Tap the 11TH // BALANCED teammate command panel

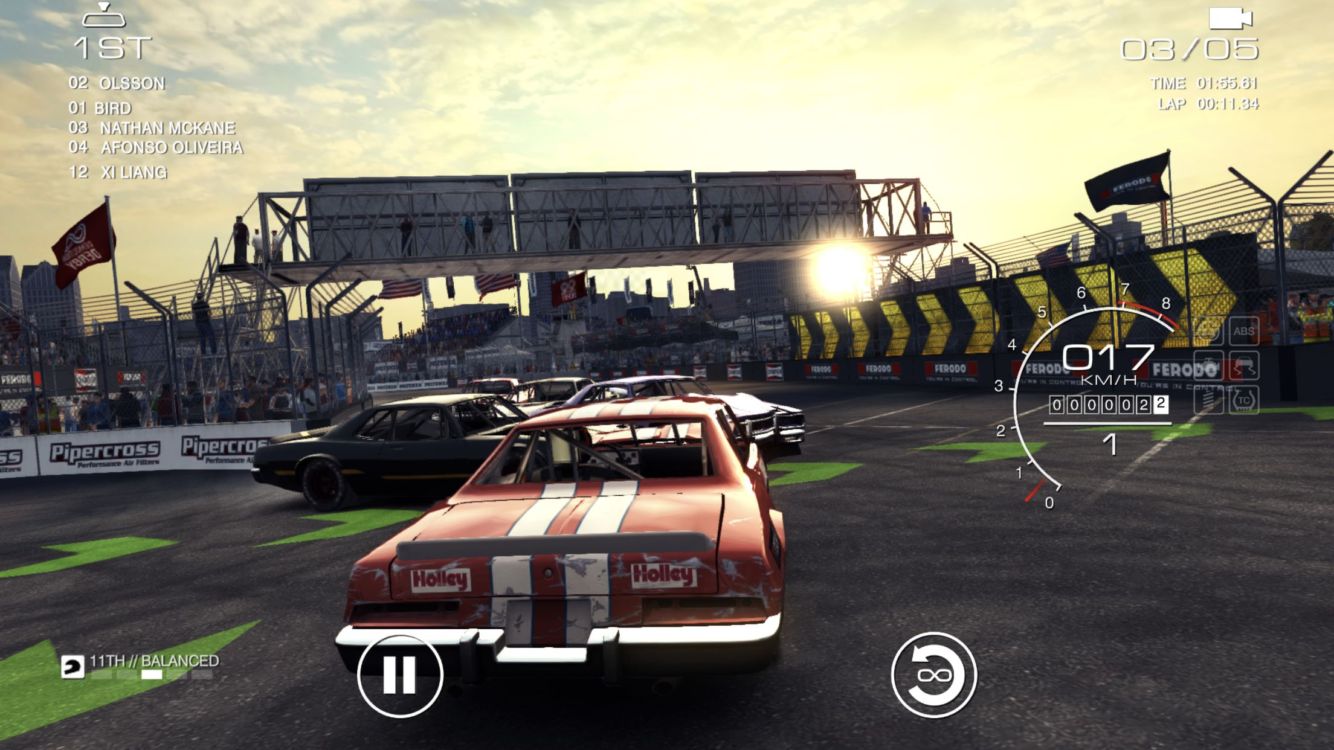140,666
